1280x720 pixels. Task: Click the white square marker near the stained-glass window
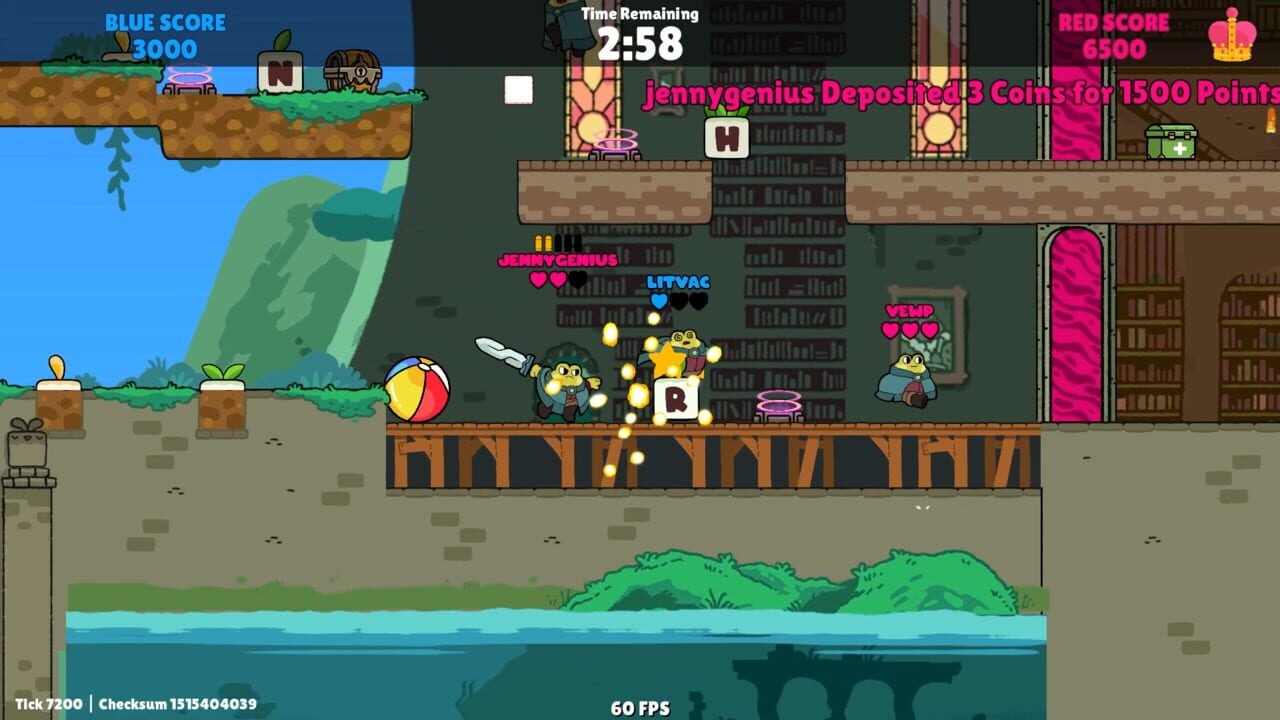tap(518, 89)
